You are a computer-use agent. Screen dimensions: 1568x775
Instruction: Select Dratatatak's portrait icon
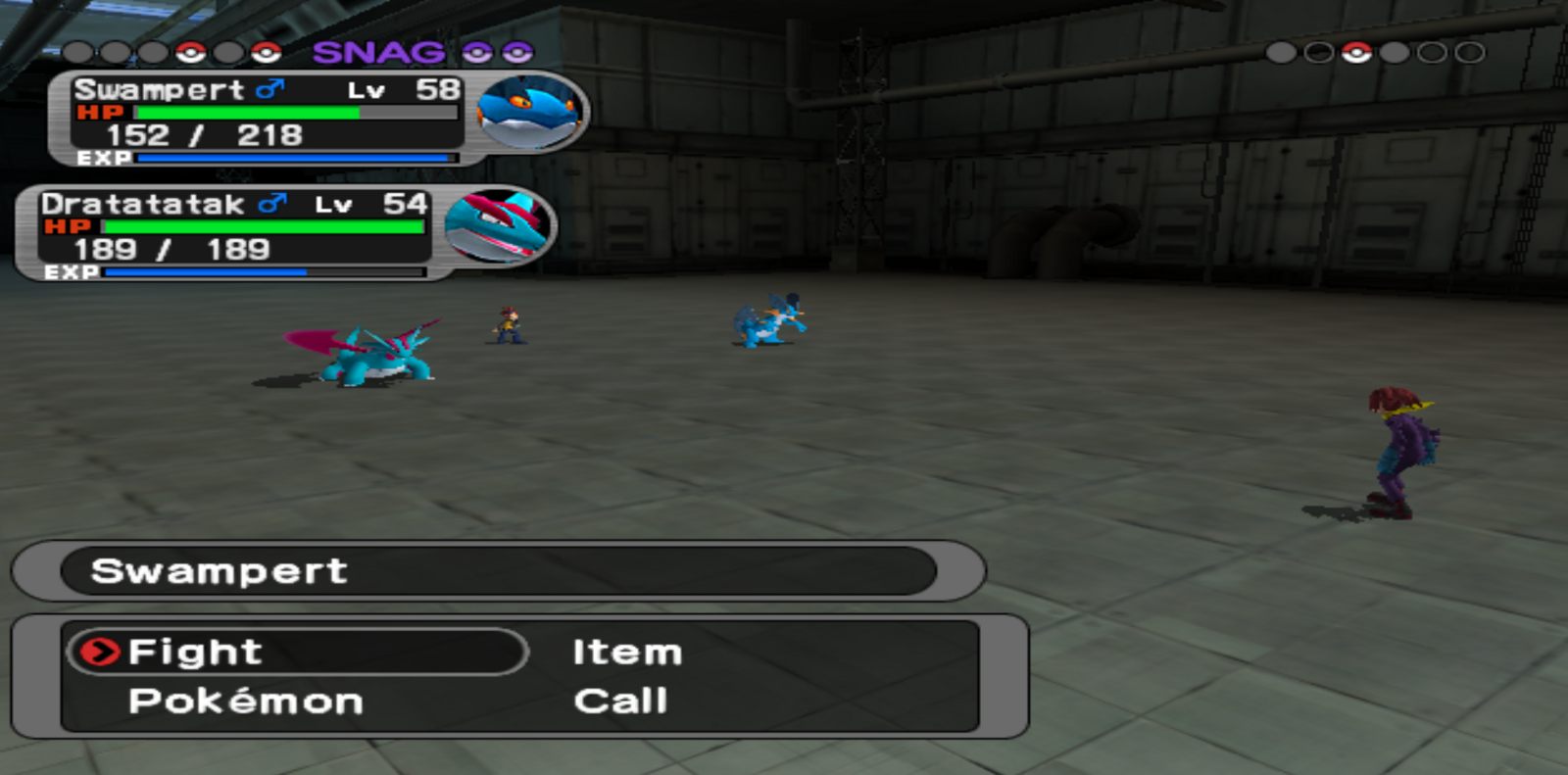(499, 226)
